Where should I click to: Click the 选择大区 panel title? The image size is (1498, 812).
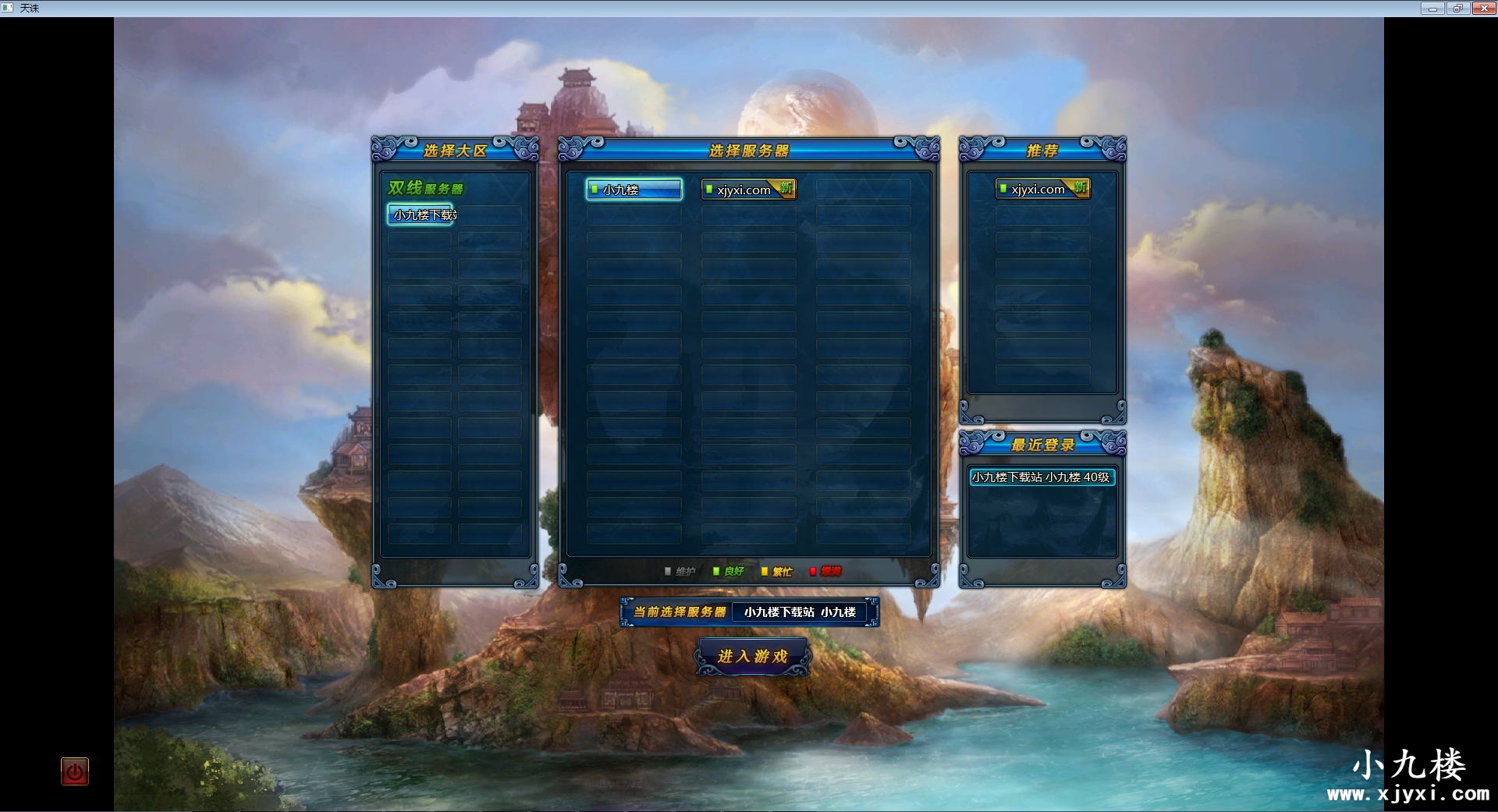[454, 150]
